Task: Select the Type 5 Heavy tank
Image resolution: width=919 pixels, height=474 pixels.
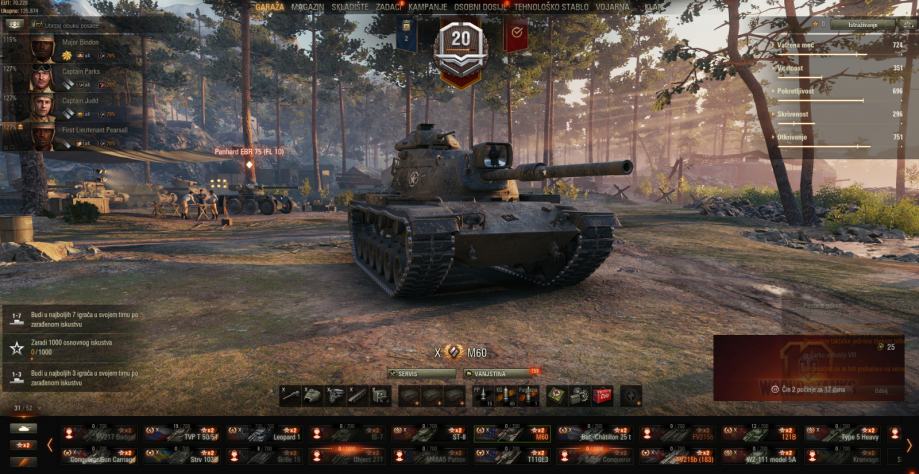Action: pyautogui.click(x=845, y=434)
